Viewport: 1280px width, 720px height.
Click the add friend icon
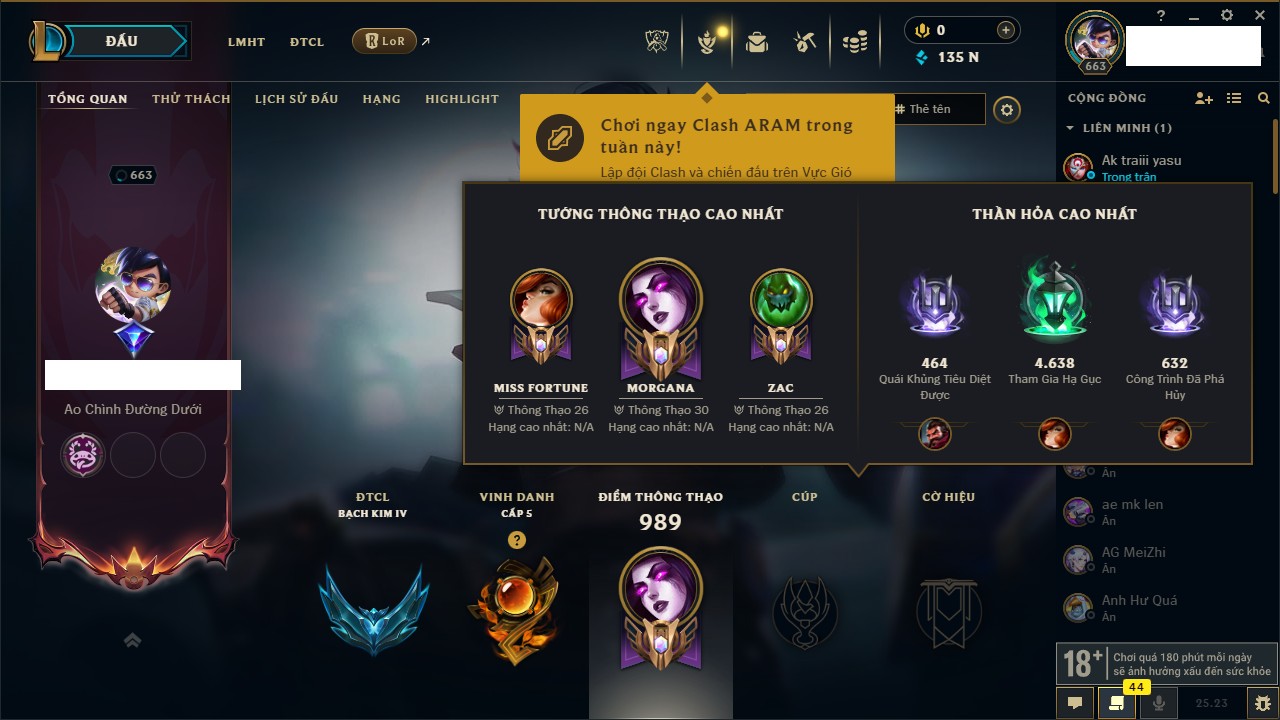coord(1204,98)
